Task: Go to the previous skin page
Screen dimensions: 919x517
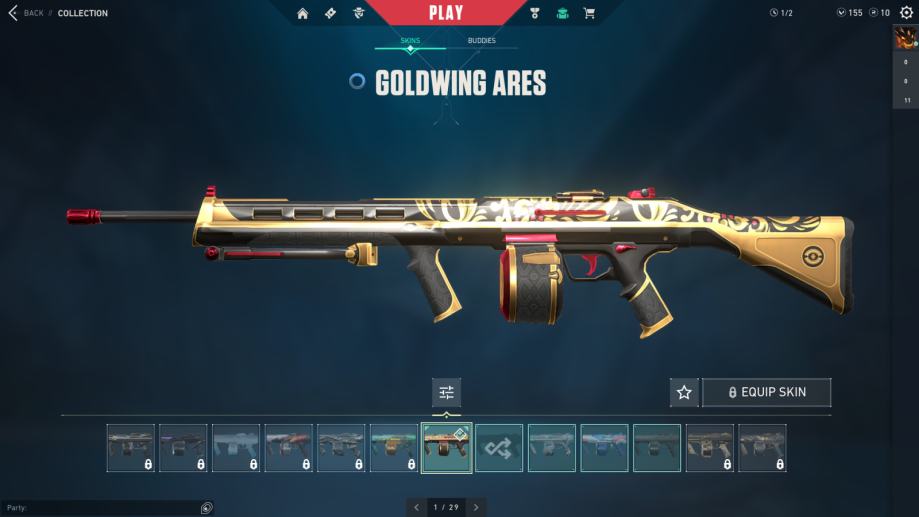Action: click(x=417, y=507)
